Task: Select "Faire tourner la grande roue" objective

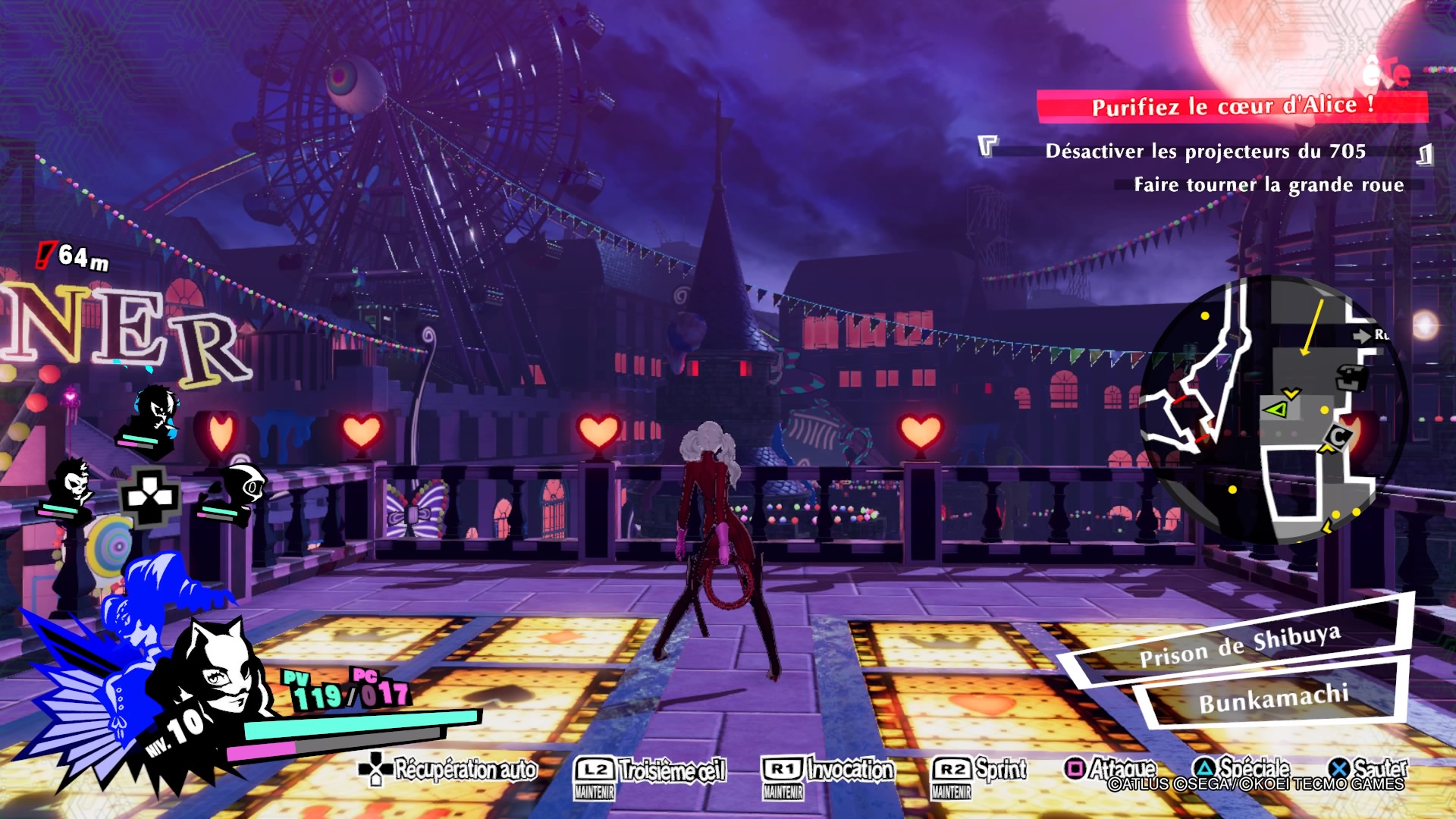Action: pyautogui.click(x=1268, y=185)
